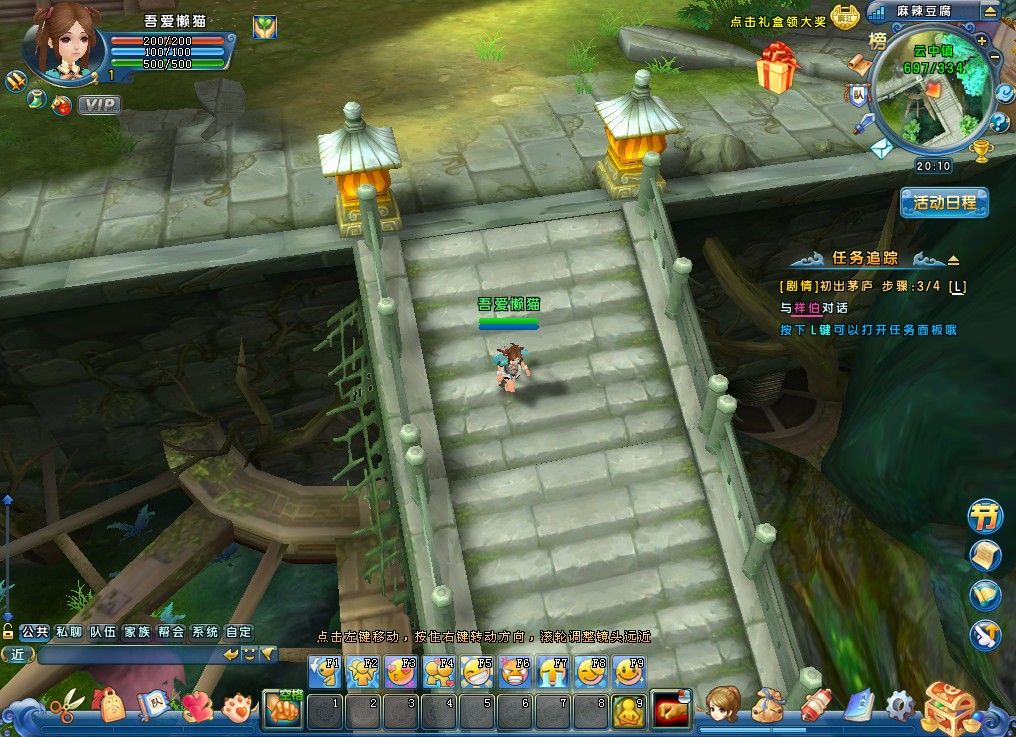
Task: Claim the gift box reward
Action: (x=775, y=67)
